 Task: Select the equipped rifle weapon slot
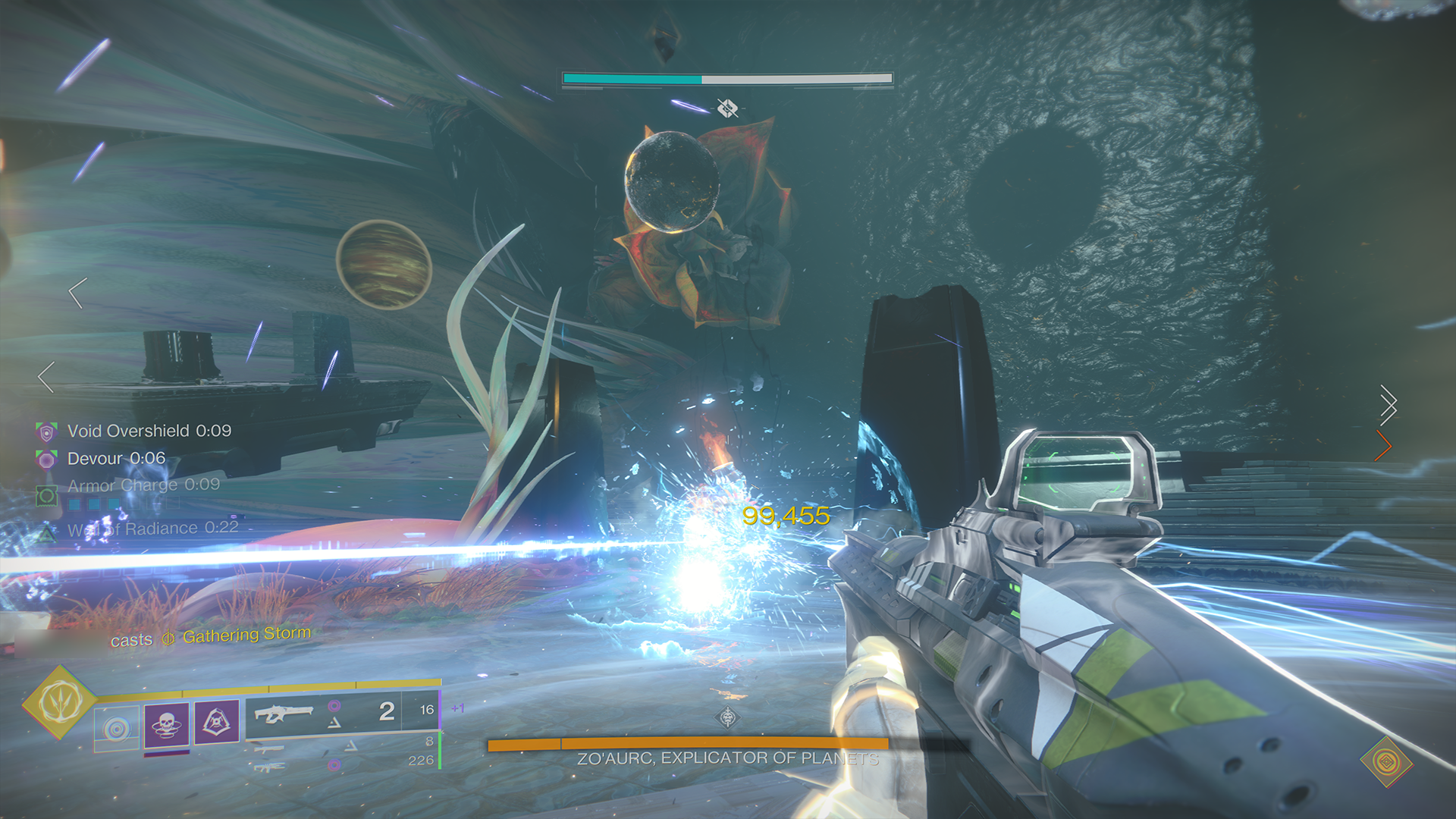[x=284, y=714]
